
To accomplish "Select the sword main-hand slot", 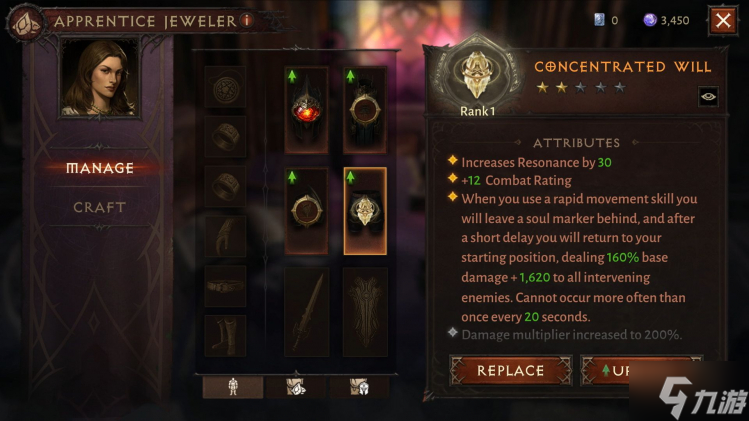I will pos(306,310).
